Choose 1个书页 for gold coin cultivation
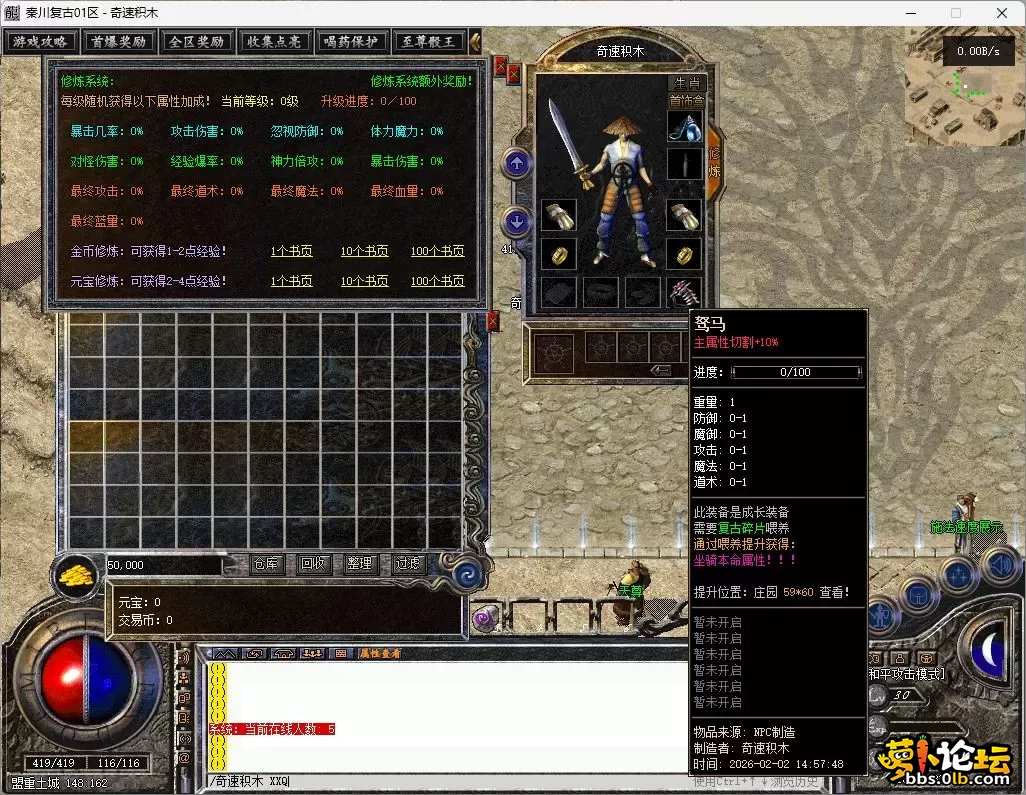This screenshot has height=795, width=1026. coord(291,251)
